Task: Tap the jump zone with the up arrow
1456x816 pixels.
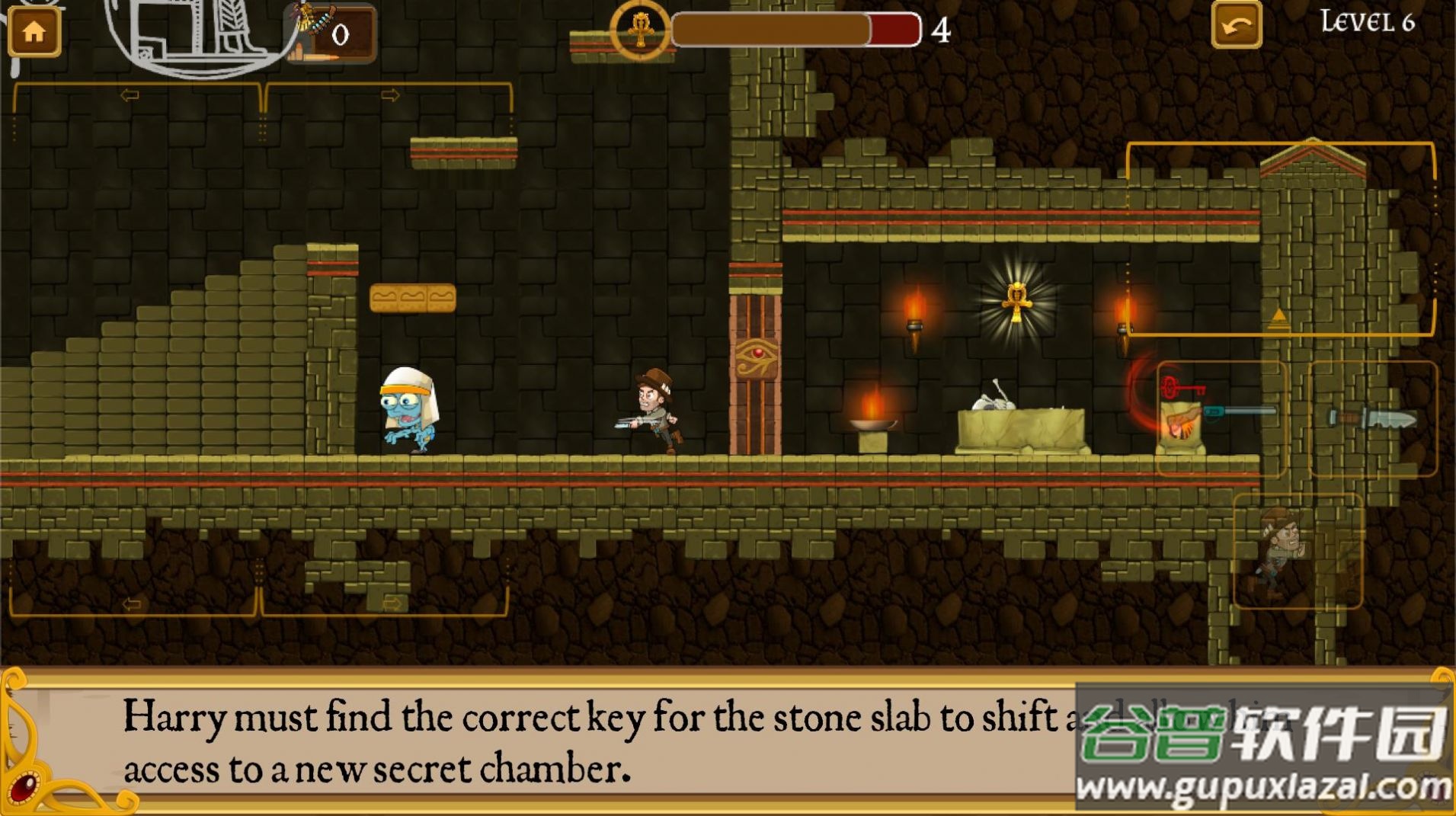Action: coord(1280,239)
